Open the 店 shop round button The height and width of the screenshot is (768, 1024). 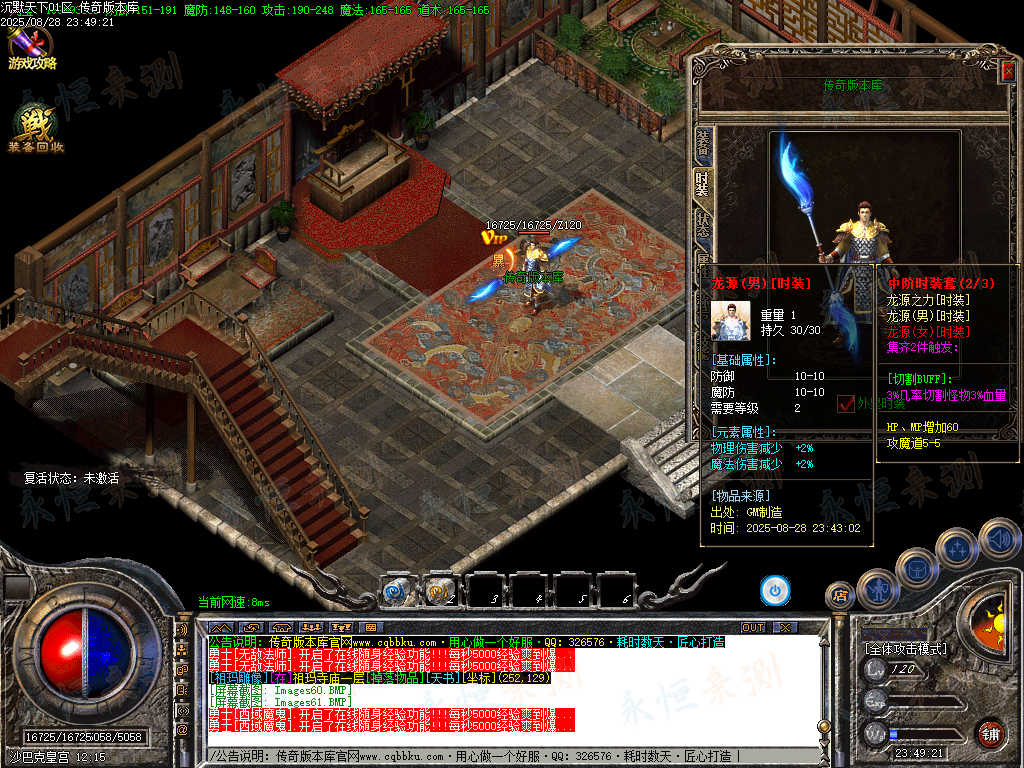click(840, 596)
